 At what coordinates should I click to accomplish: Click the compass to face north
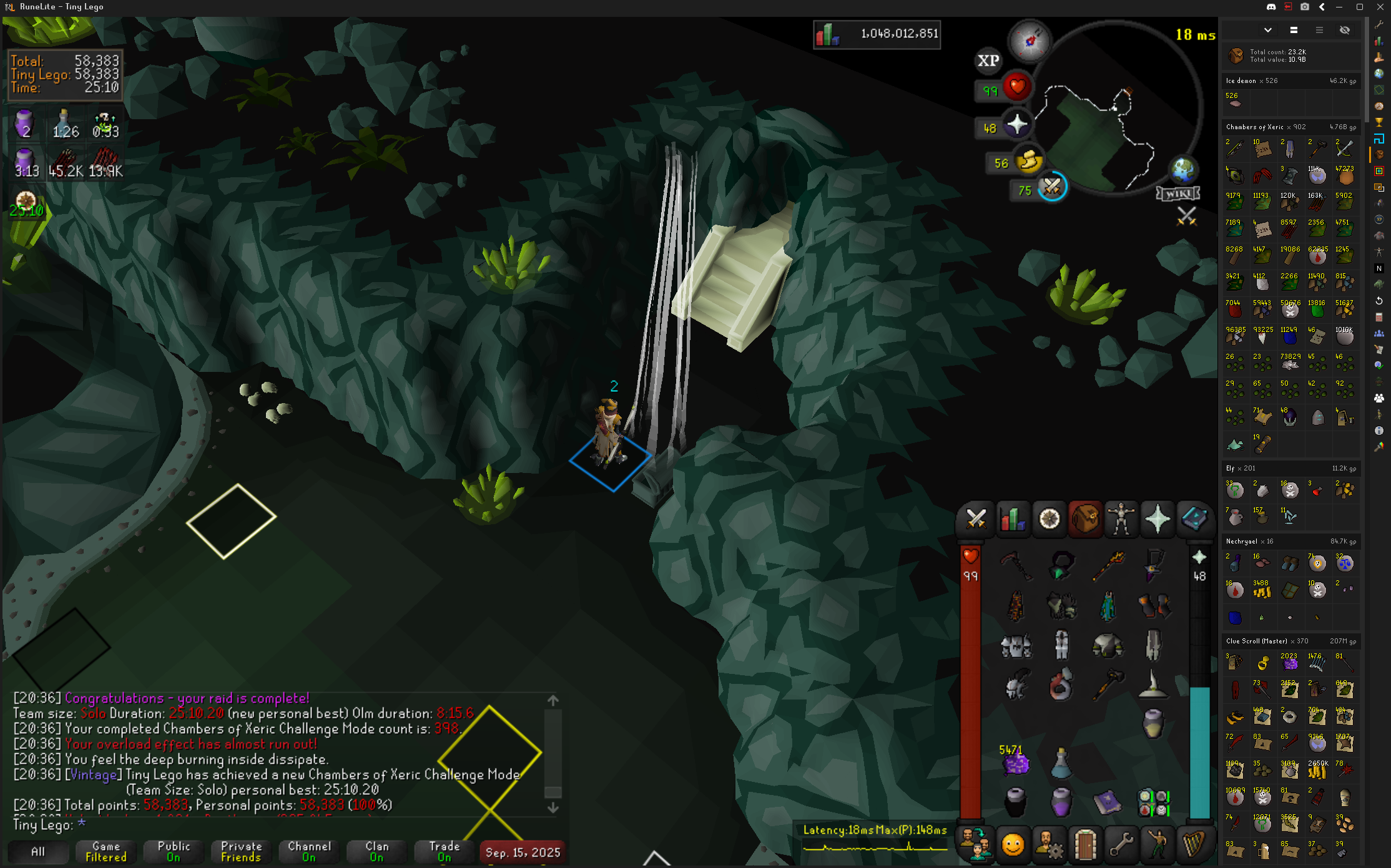point(1030,41)
